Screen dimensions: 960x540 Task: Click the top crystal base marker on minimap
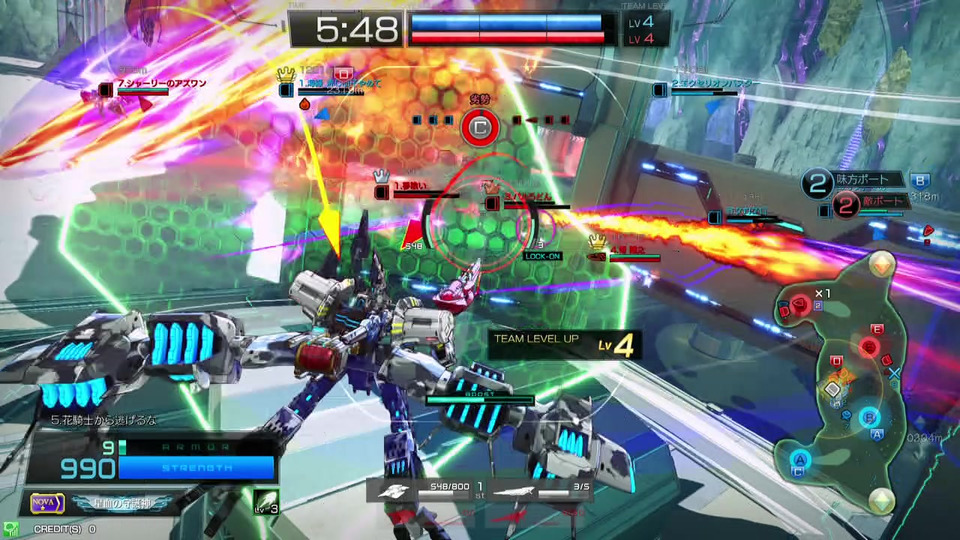tap(881, 263)
